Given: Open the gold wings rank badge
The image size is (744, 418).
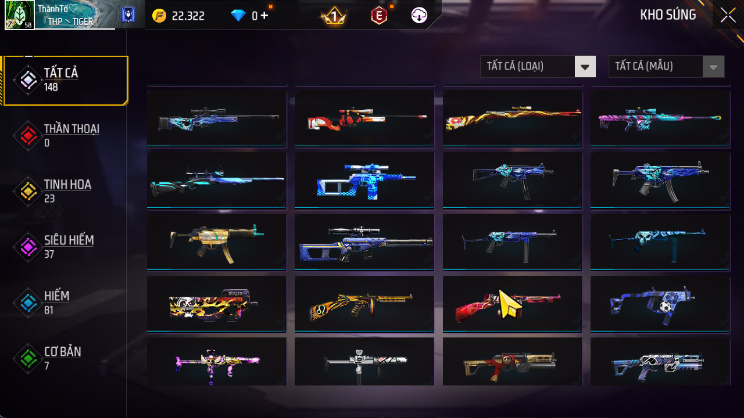Looking at the screenshot, I should 333,16.
